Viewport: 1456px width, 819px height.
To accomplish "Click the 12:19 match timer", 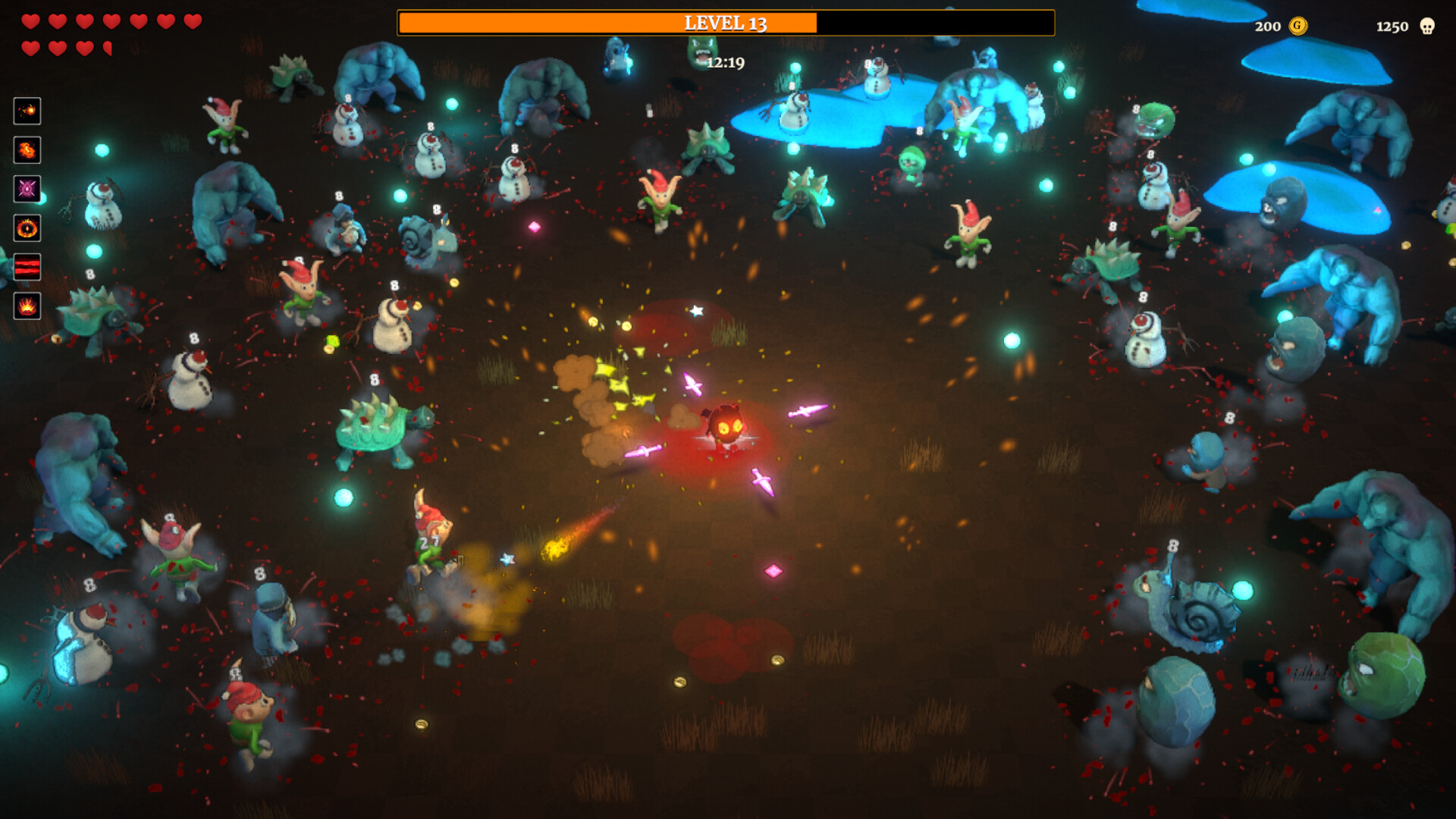I will pyautogui.click(x=726, y=64).
